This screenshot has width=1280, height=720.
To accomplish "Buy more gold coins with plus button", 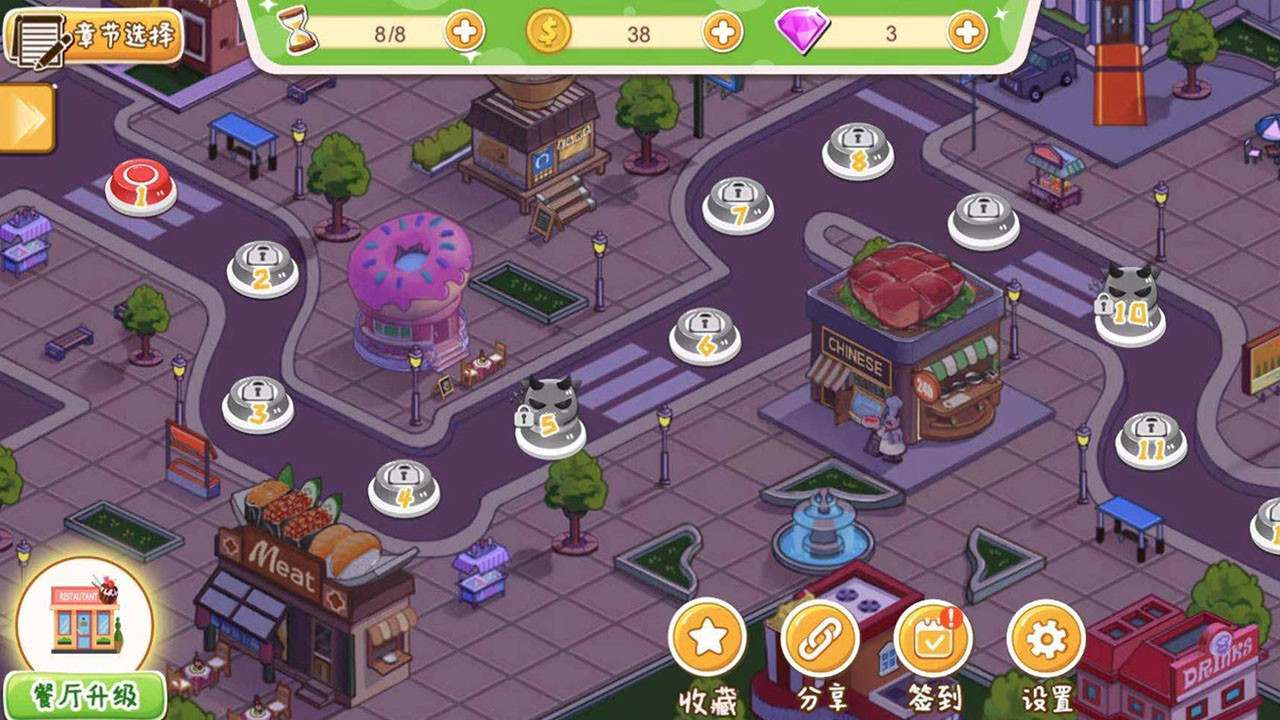I will pyautogui.click(x=722, y=33).
